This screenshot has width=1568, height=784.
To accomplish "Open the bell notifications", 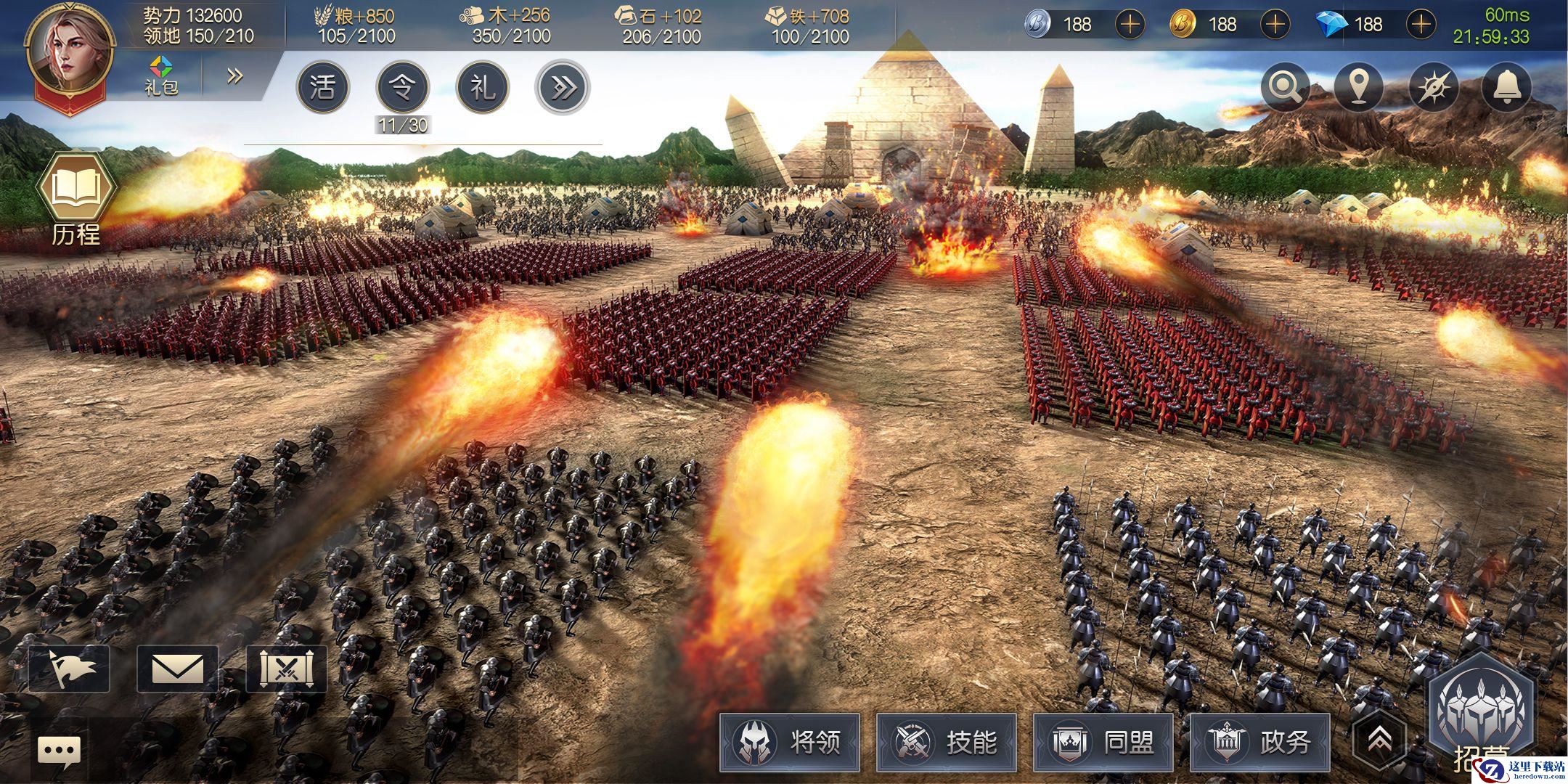I will [x=1507, y=88].
